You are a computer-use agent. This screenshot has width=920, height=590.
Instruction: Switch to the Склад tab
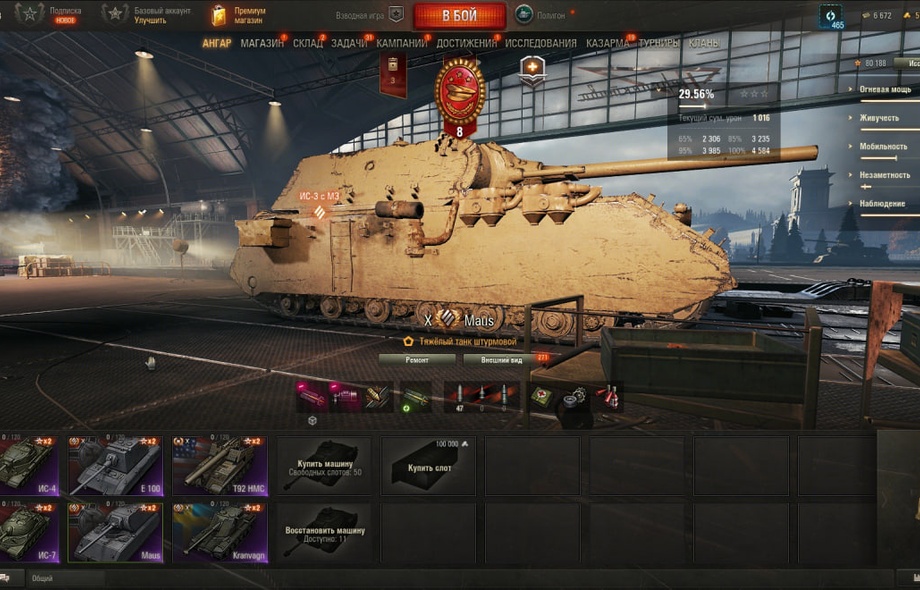point(308,44)
